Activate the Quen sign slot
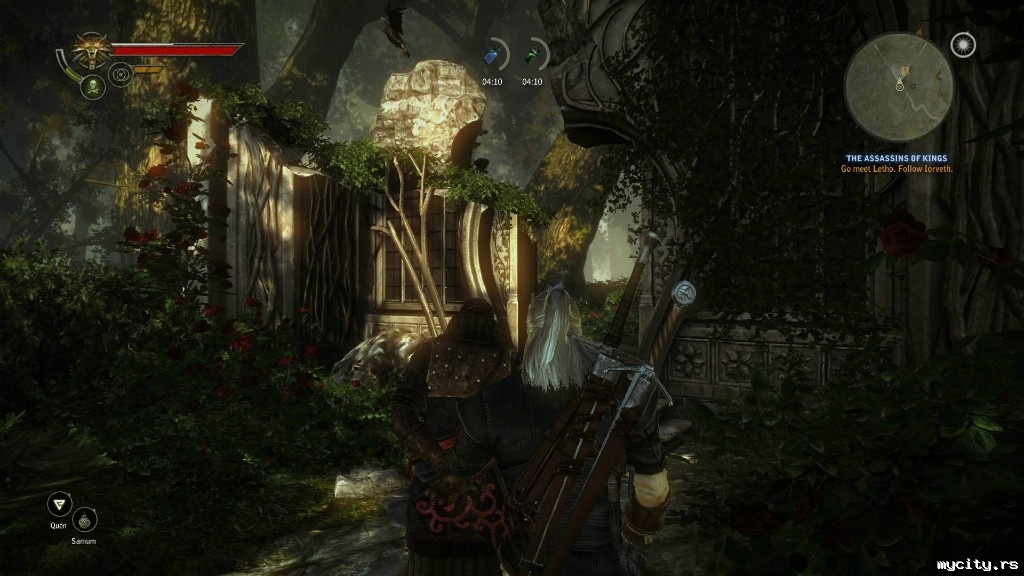 pyautogui.click(x=59, y=505)
